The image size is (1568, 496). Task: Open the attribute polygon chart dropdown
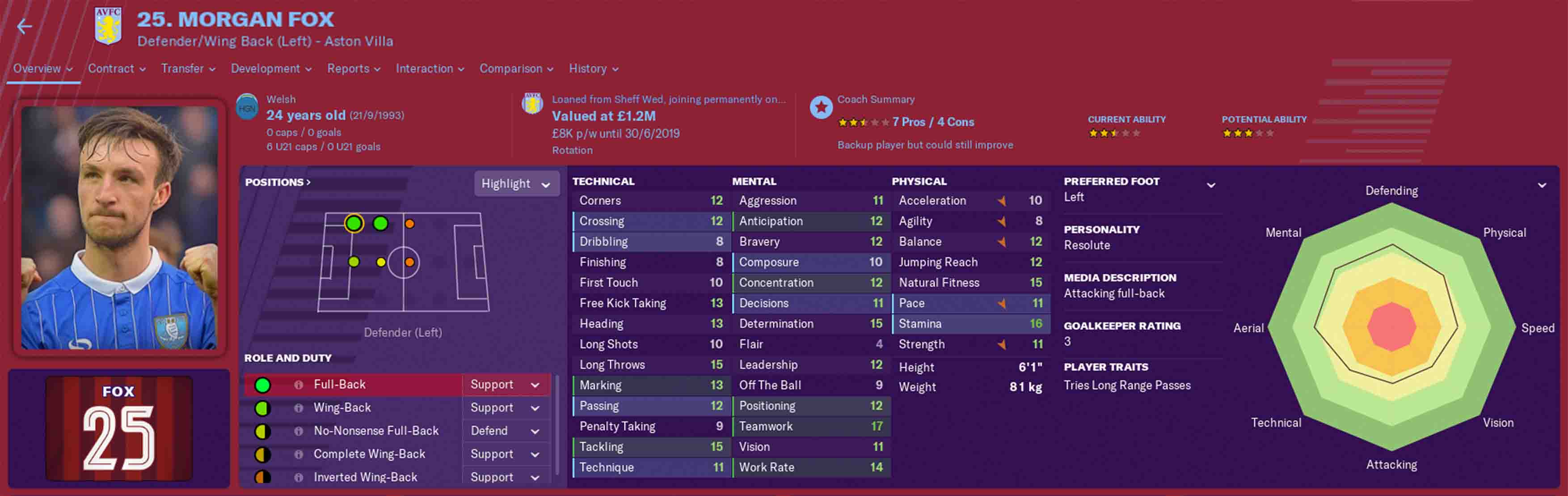(x=1541, y=185)
